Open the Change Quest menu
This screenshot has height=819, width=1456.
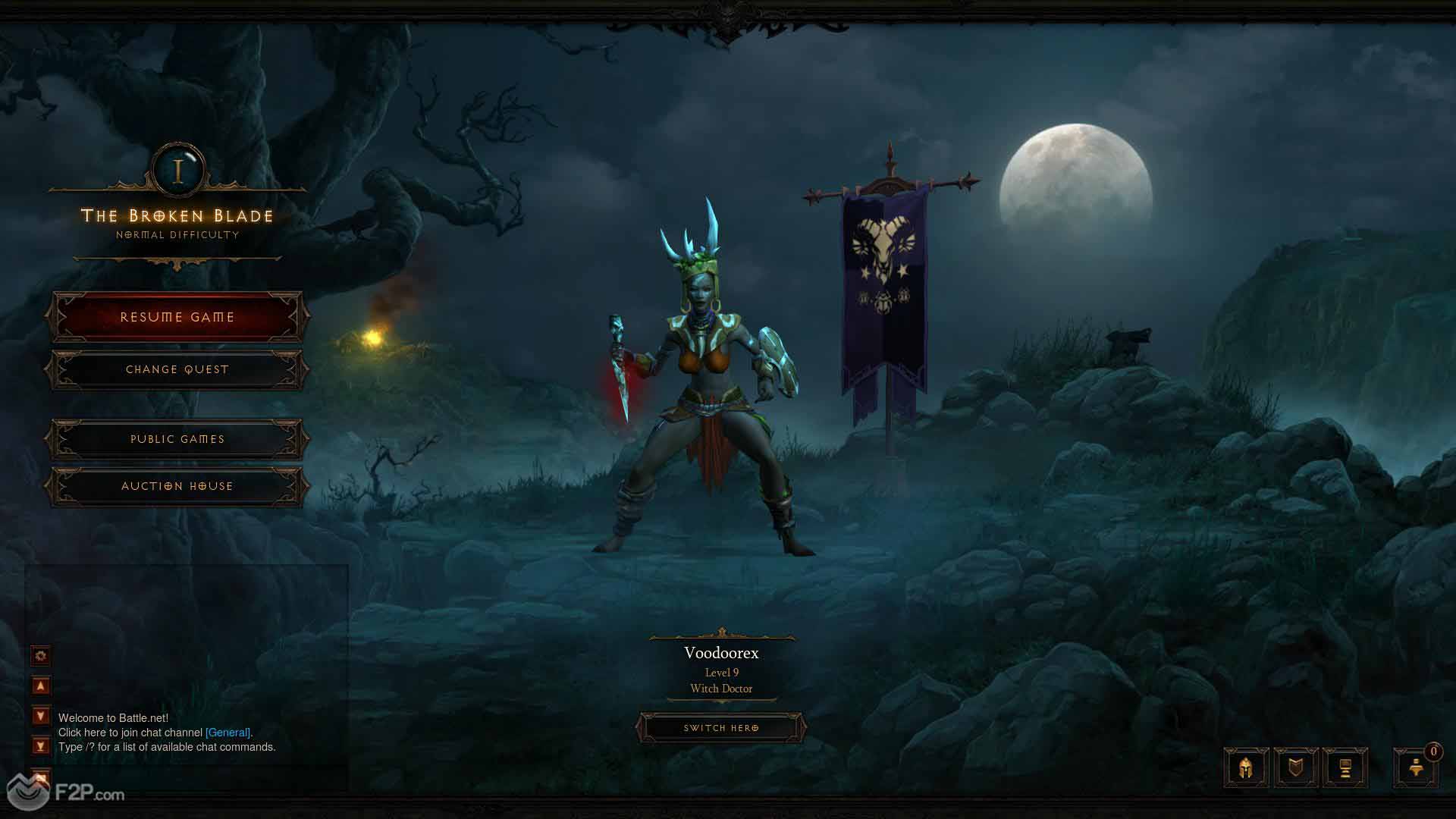(177, 369)
